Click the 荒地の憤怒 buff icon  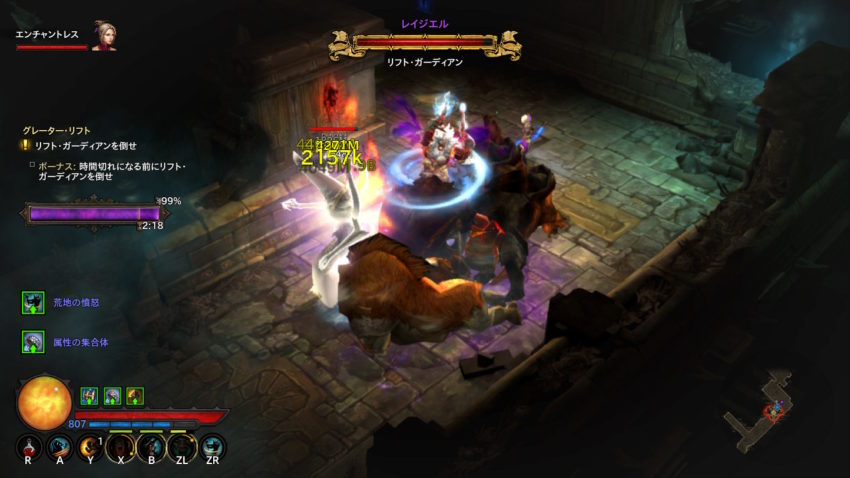click(x=34, y=302)
